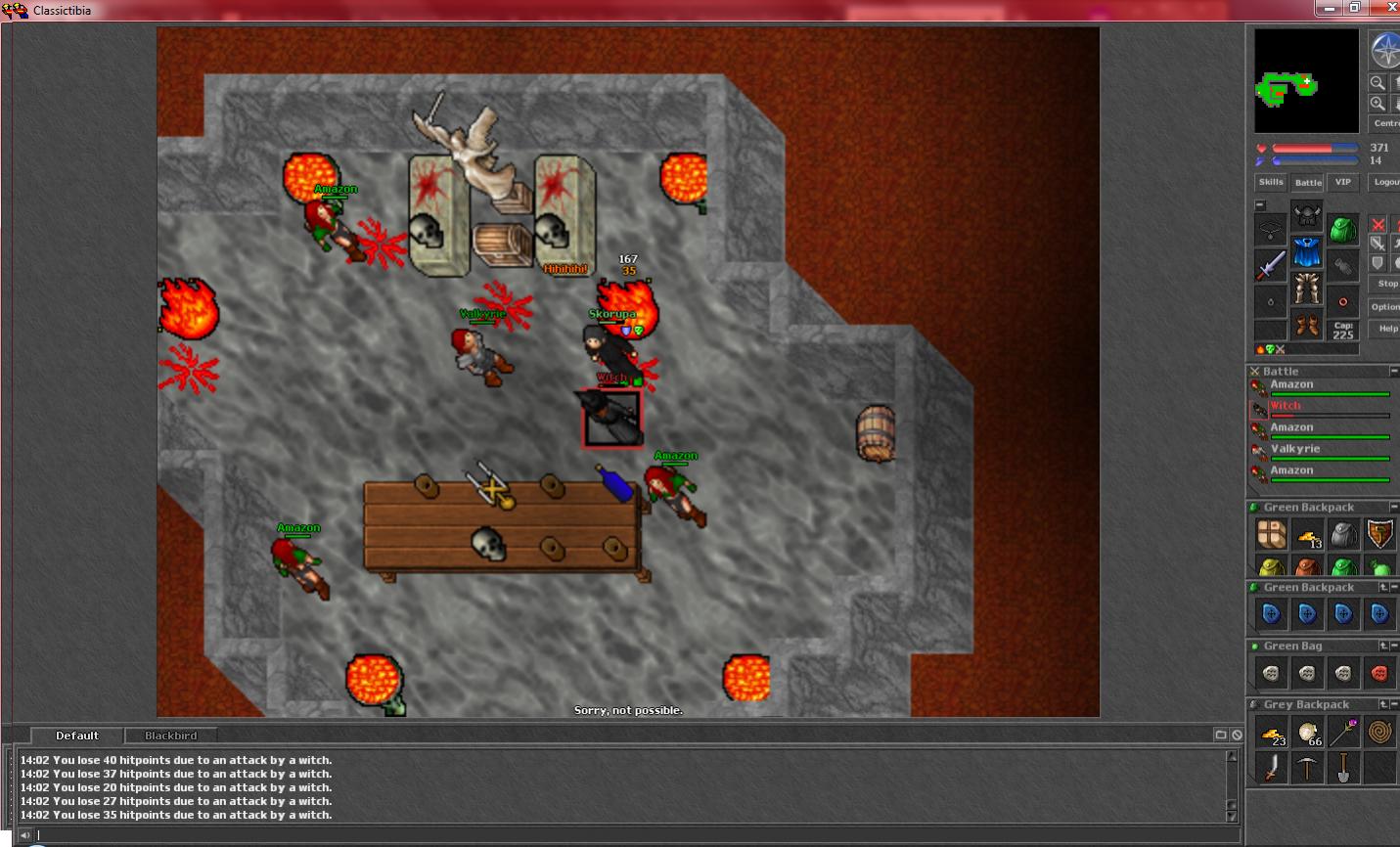This screenshot has width=1400, height=847.
Task: Click the minimap display
Action: tap(1306, 80)
